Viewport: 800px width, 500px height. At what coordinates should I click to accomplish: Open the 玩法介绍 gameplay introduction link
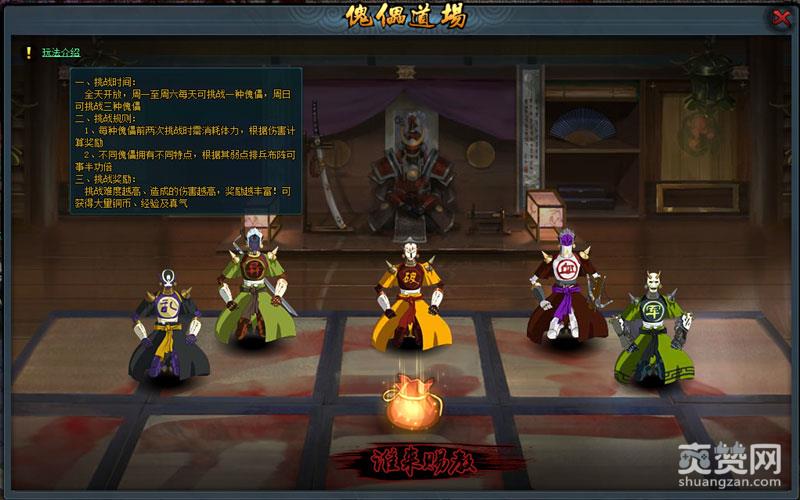61,52
